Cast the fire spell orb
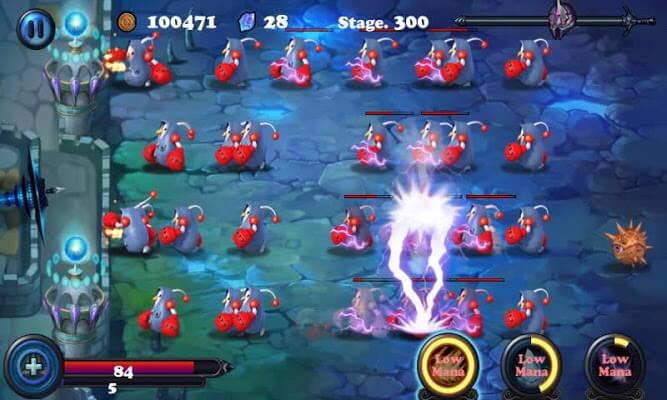The width and height of the screenshot is (667, 400). click(x=446, y=365)
